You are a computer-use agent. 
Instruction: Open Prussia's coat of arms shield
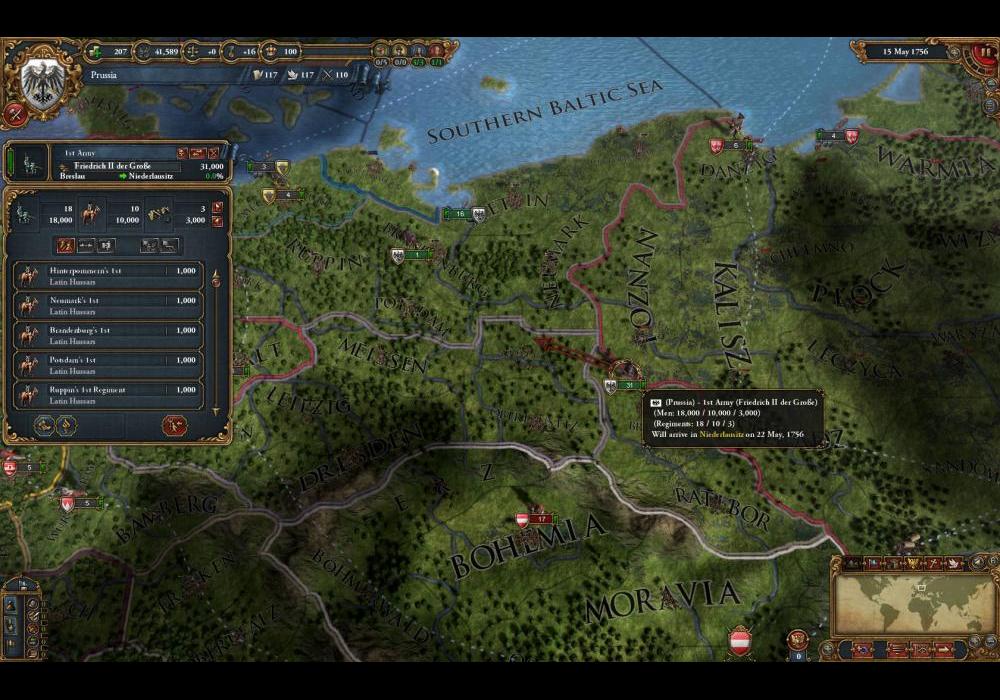[x=42, y=82]
